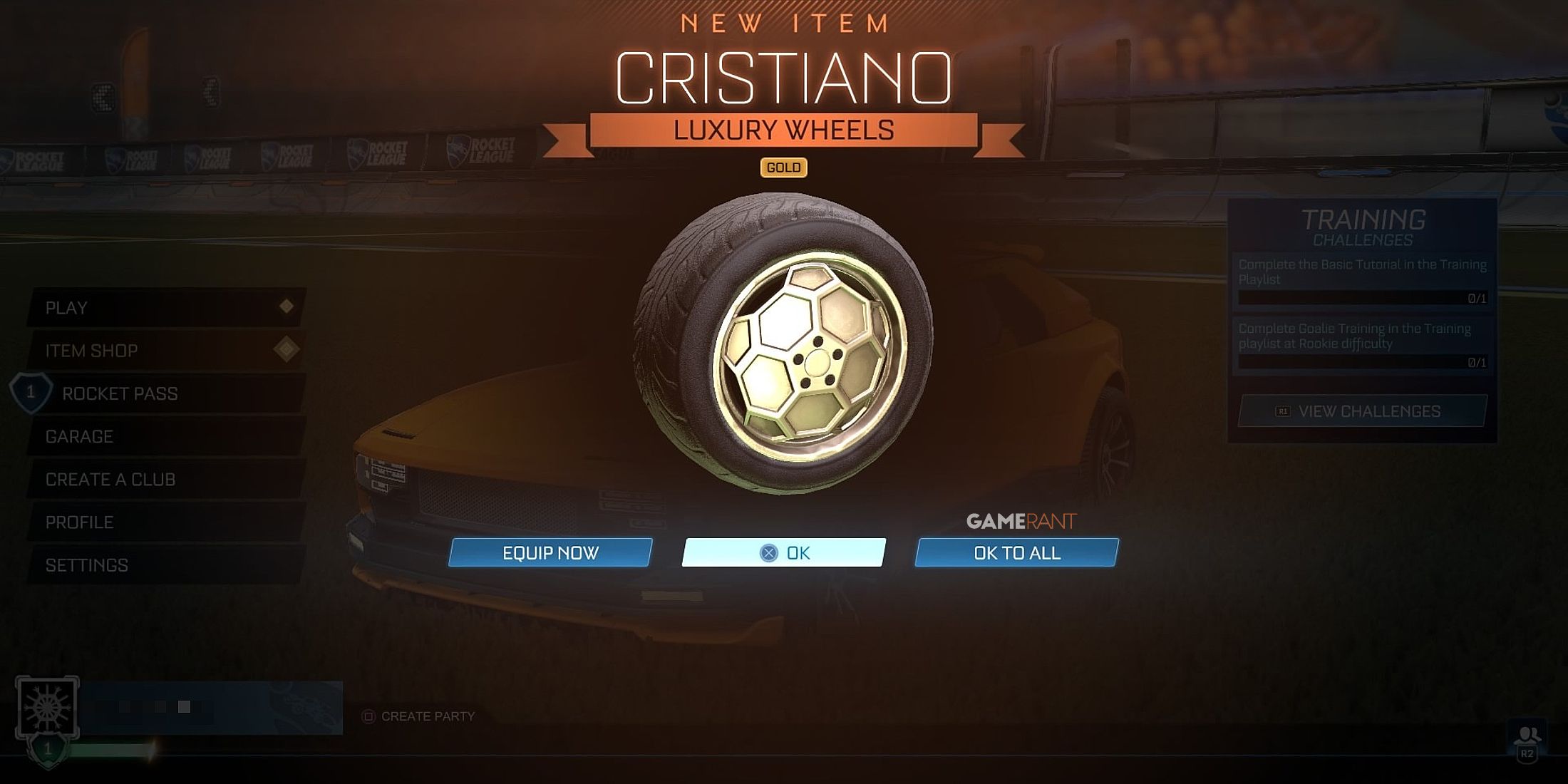Select Profile in the sidebar menu
The width and height of the screenshot is (1568, 784).
pyautogui.click(x=81, y=522)
